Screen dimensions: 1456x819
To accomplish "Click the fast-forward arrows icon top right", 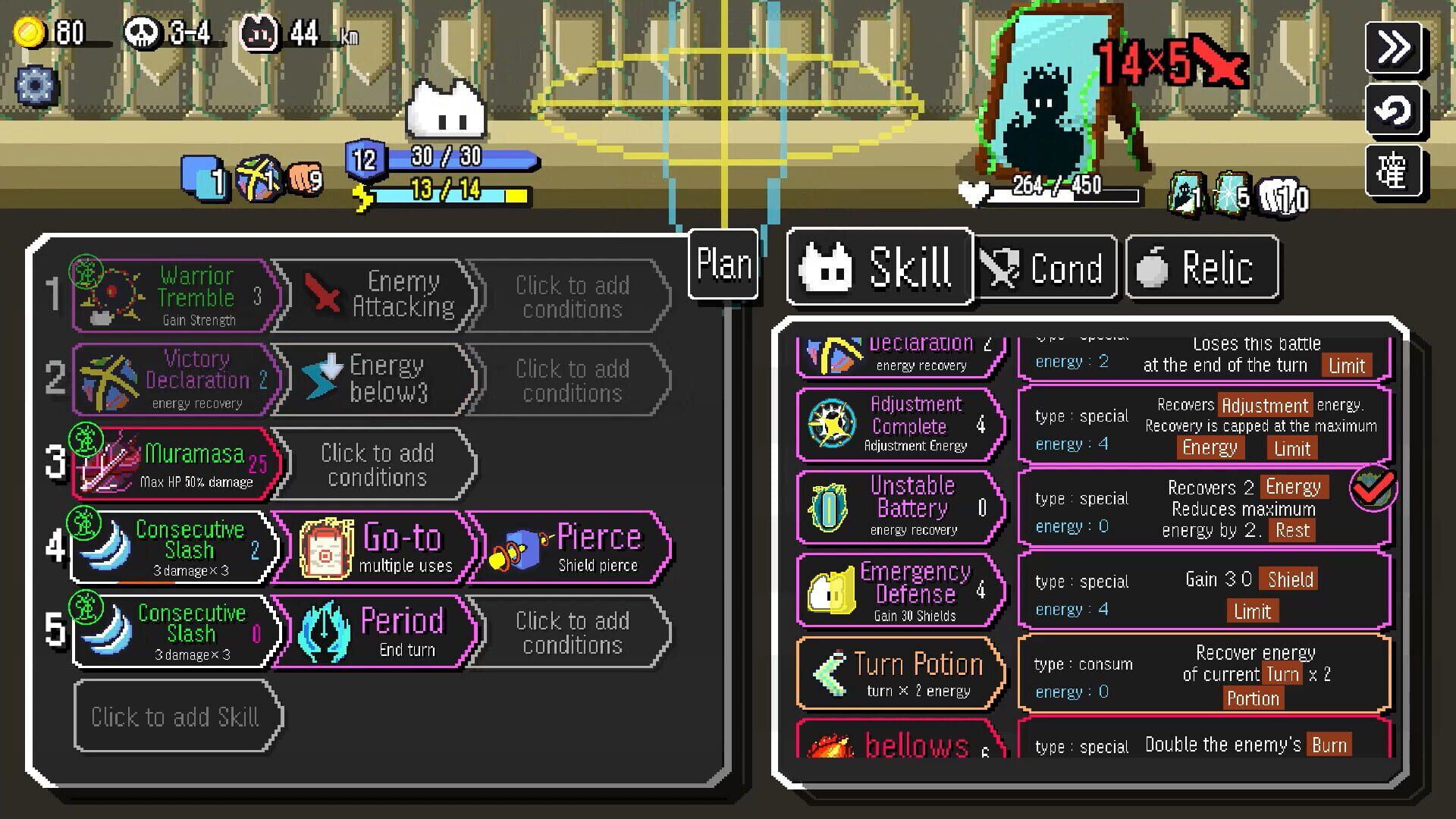I will click(1393, 47).
